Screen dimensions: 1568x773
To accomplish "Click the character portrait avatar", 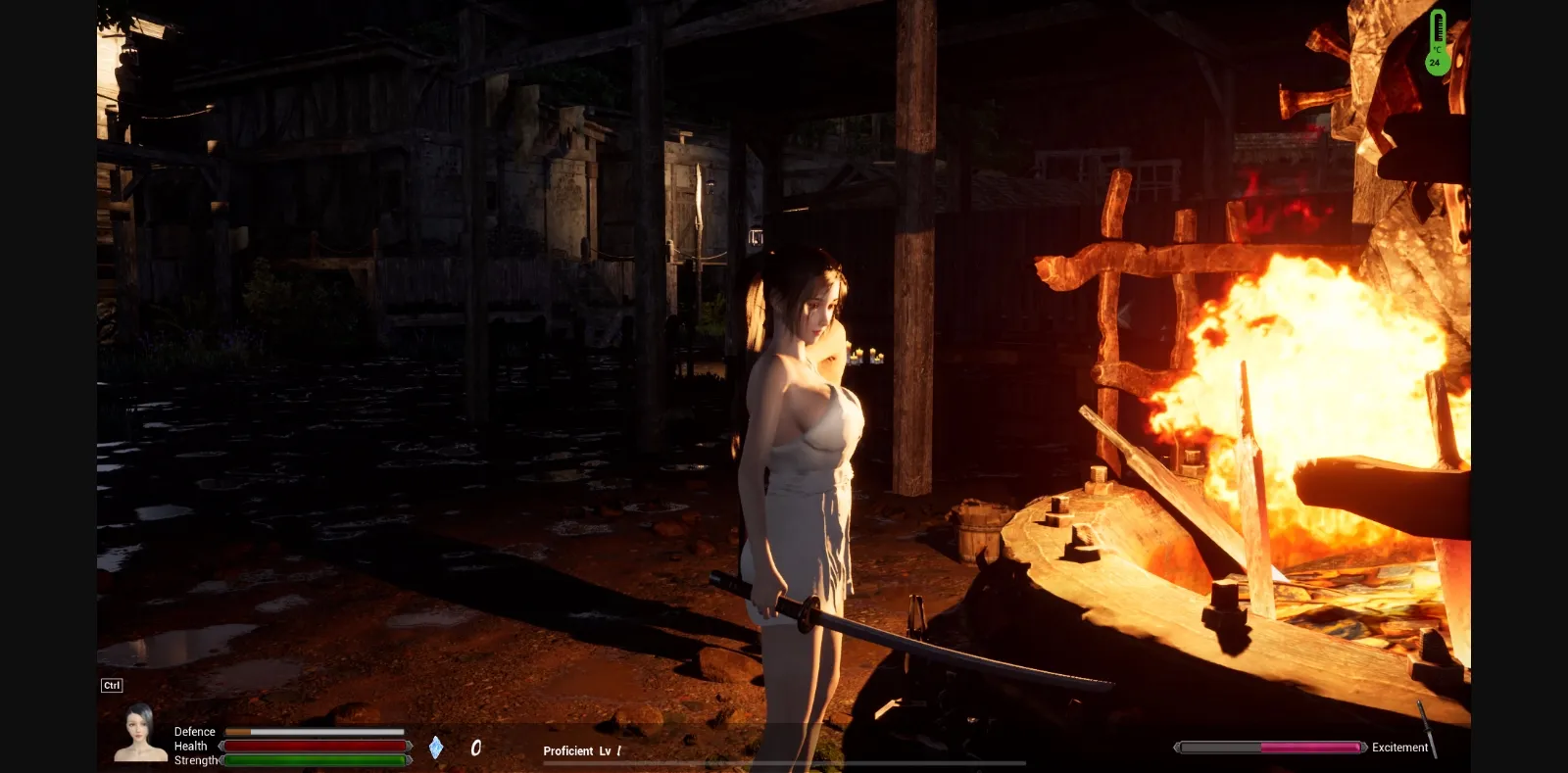I will tap(138, 741).
